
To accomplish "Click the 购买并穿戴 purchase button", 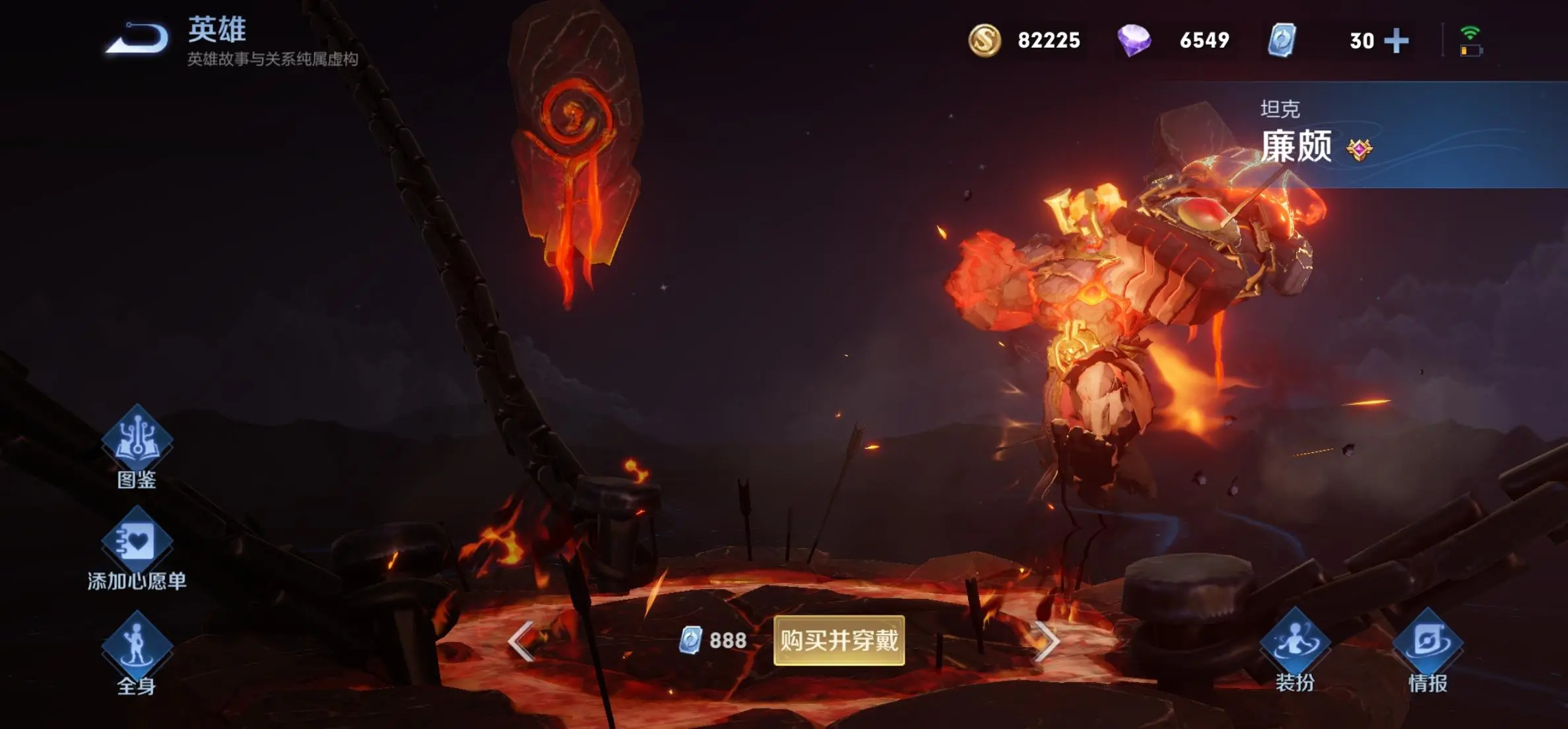I will (x=839, y=640).
